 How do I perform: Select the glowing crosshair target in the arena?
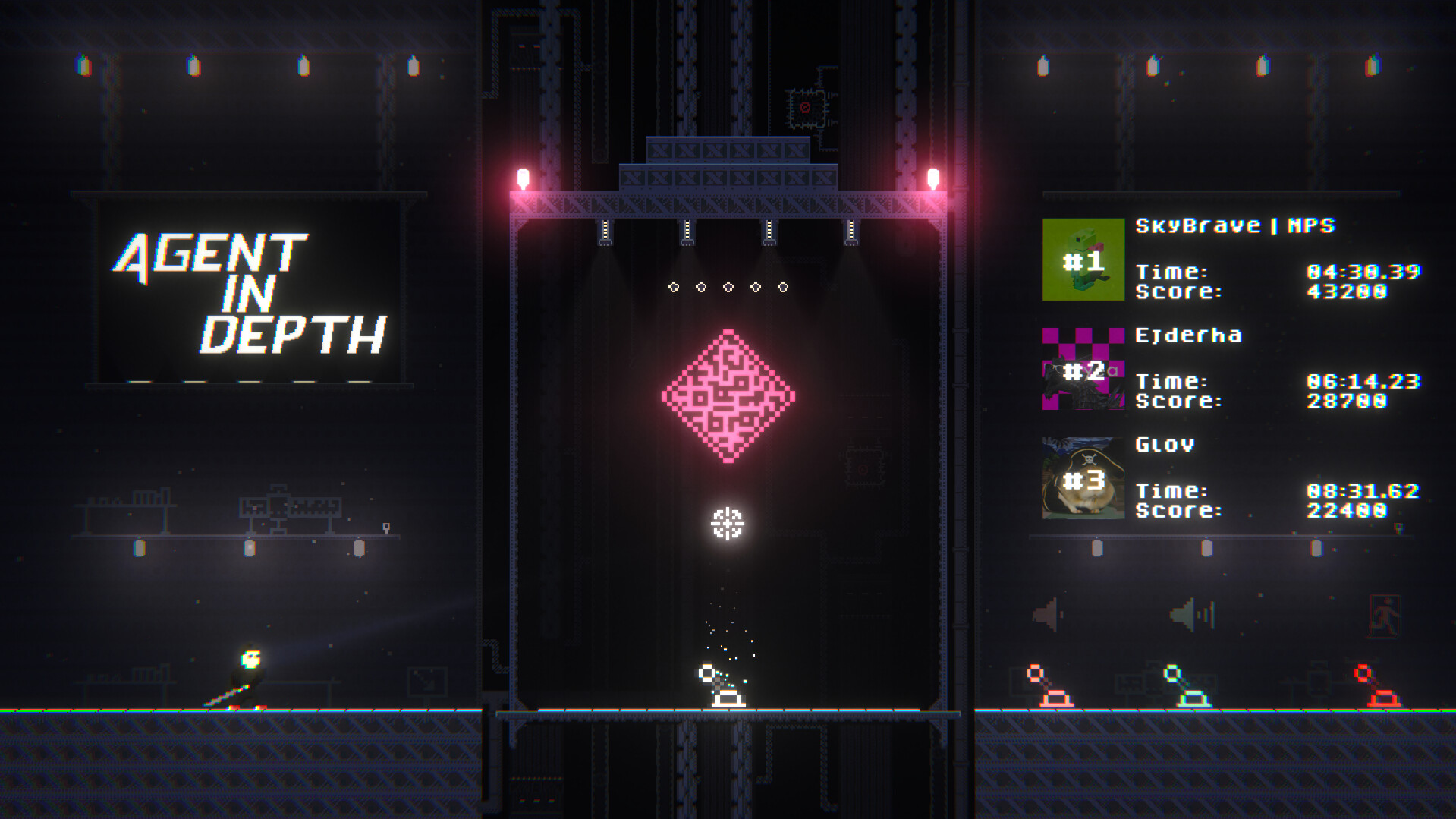point(728,524)
